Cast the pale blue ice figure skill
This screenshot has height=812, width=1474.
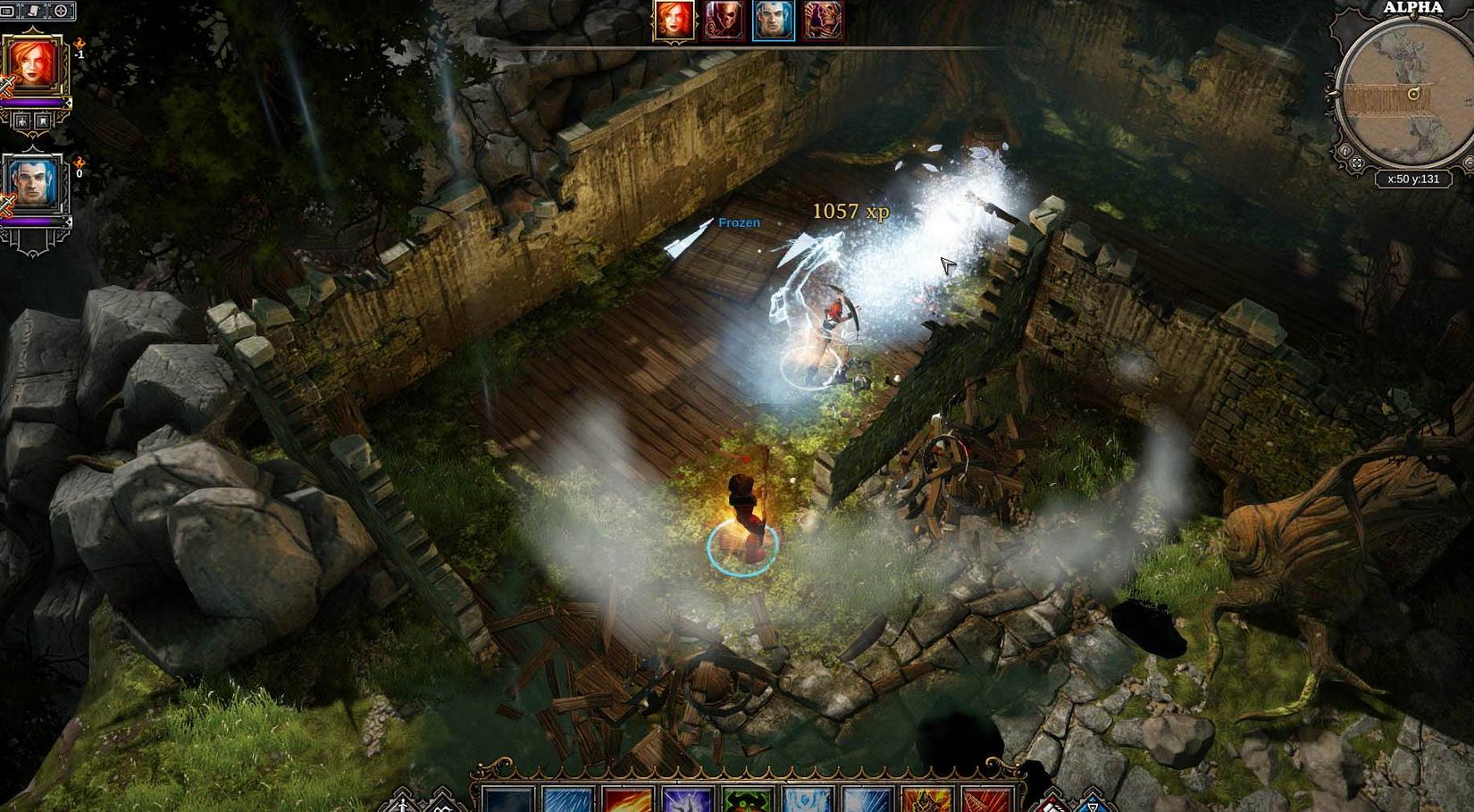point(808,799)
